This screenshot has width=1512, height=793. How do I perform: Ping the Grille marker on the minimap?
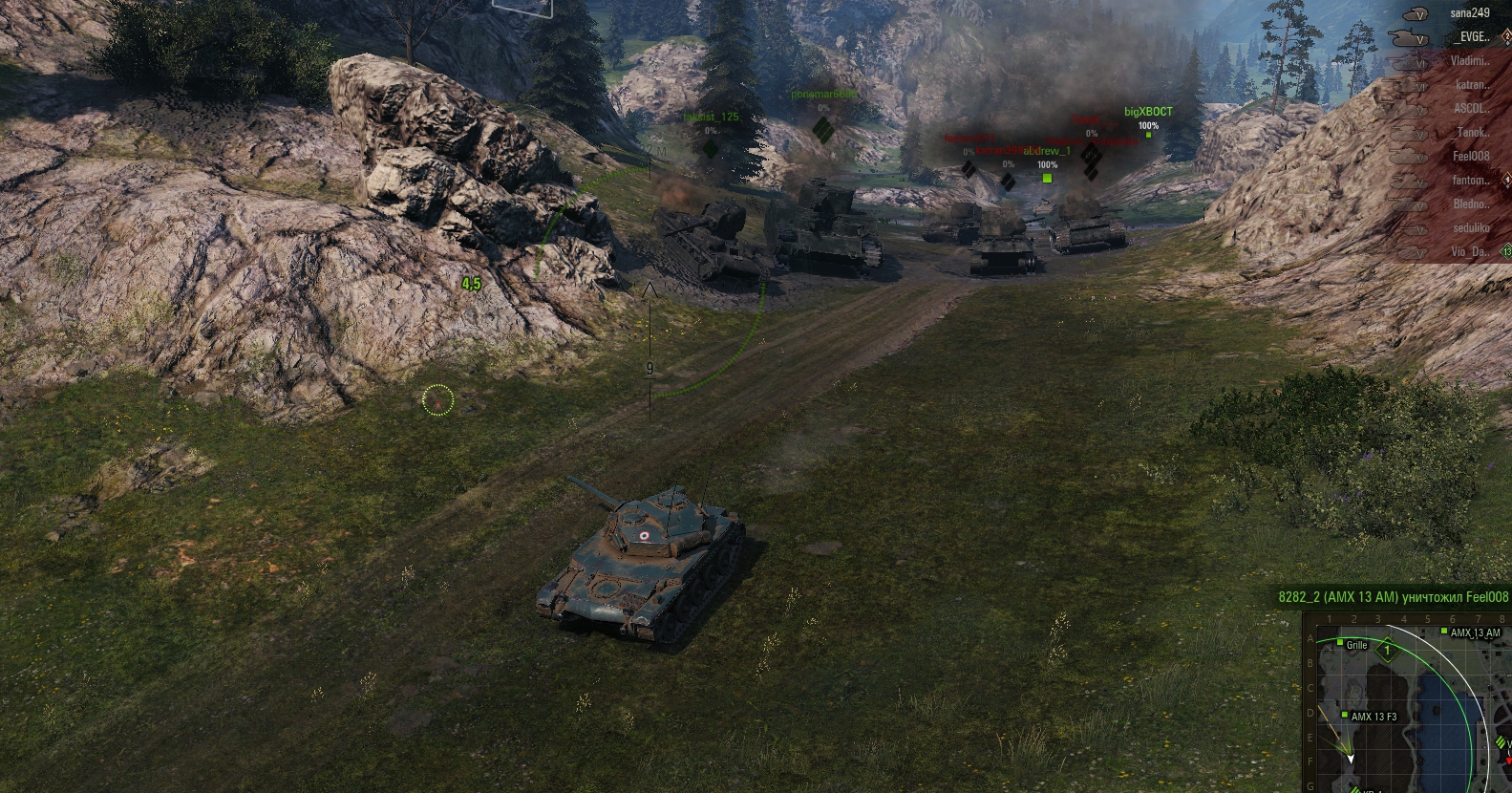click(x=1343, y=644)
